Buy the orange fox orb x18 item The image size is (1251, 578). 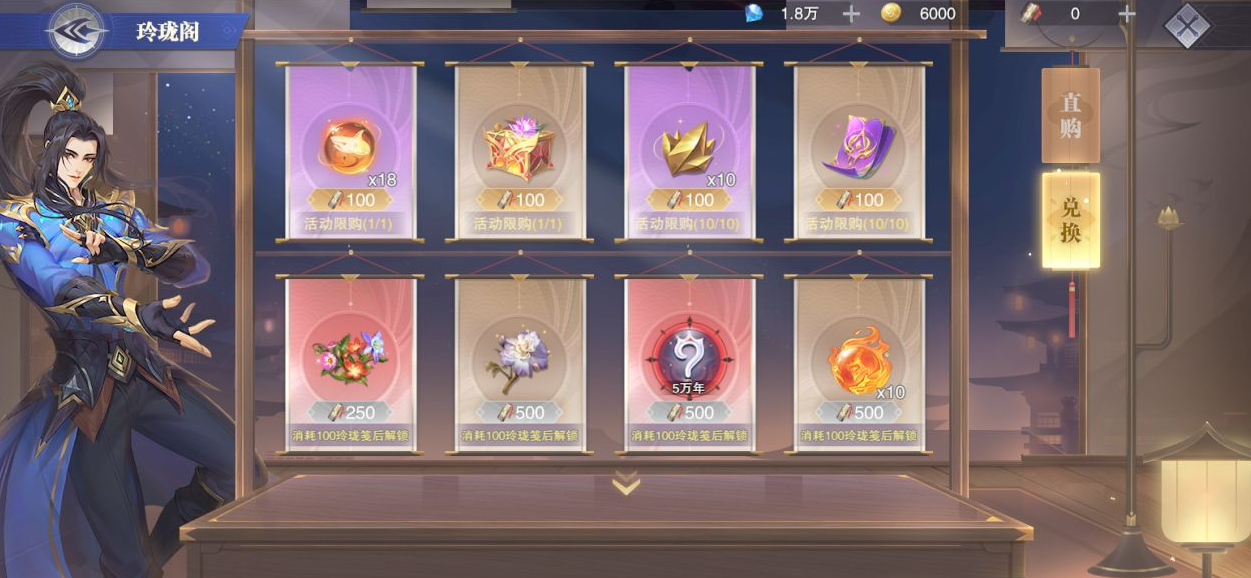350,150
